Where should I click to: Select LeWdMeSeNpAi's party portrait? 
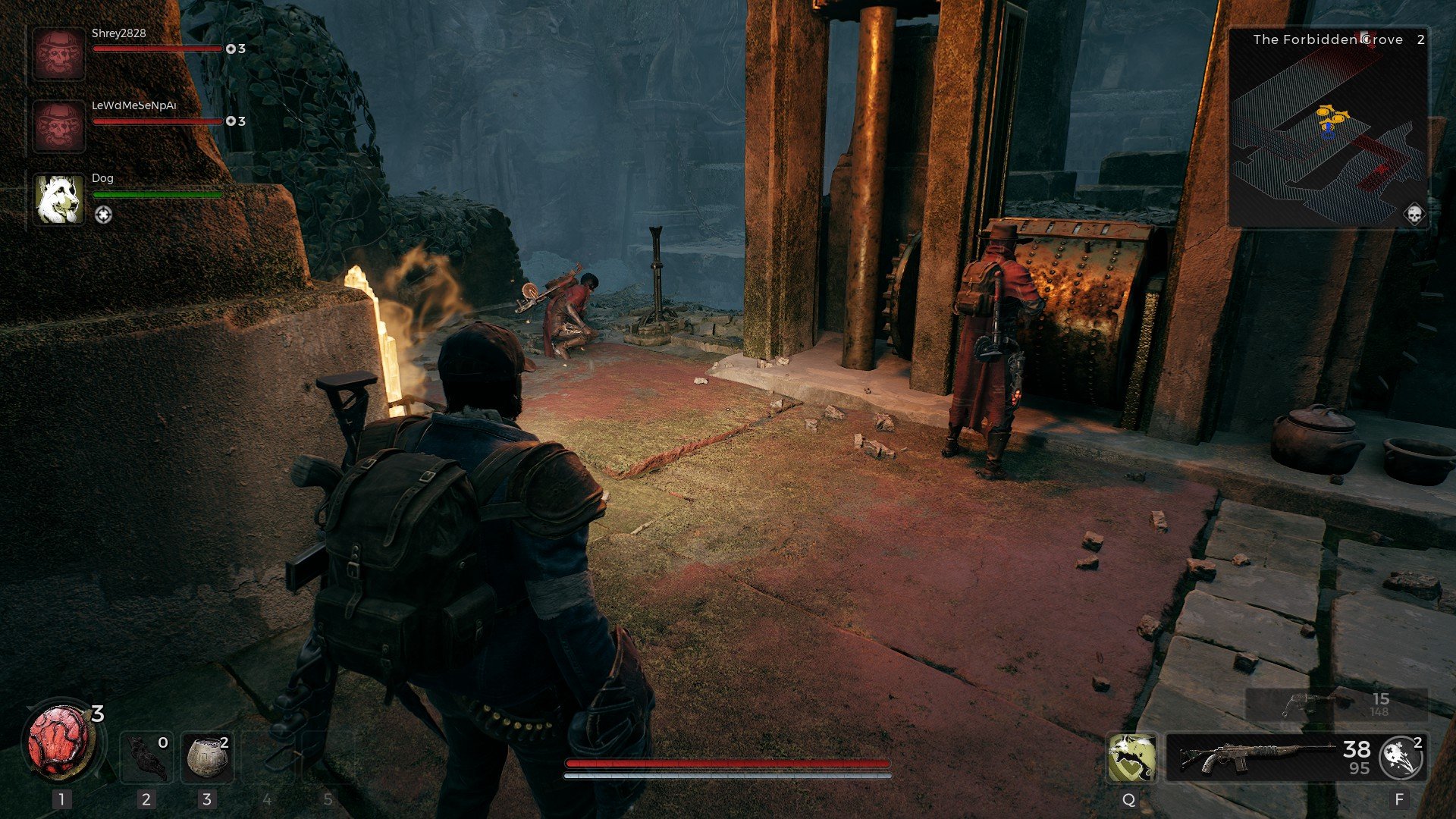(58, 126)
